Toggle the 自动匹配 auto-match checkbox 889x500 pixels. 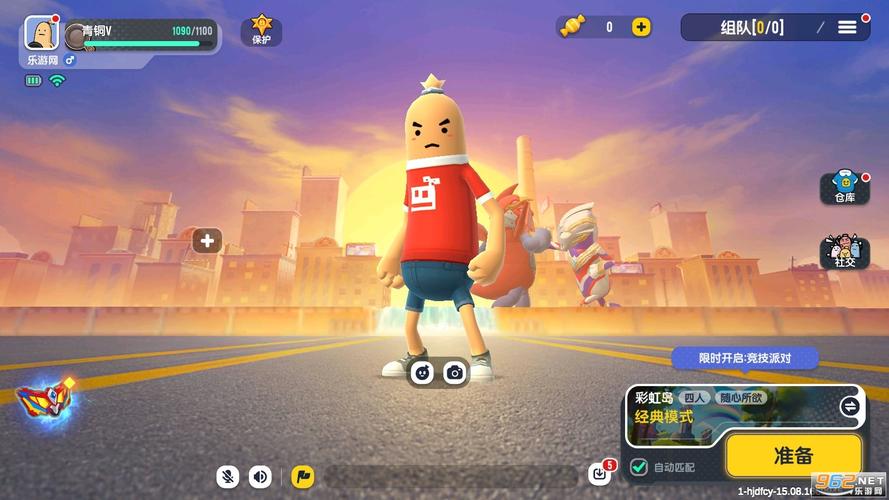click(639, 466)
